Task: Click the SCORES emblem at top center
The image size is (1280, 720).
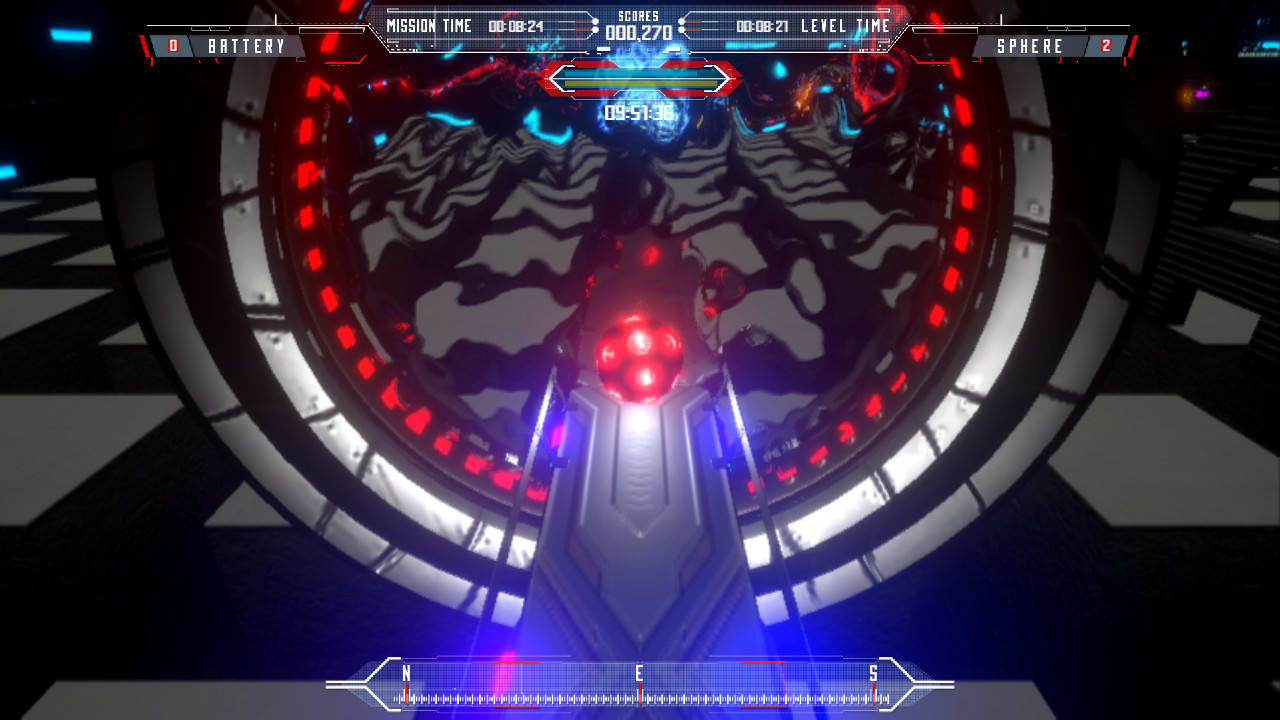Action: [640, 17]
